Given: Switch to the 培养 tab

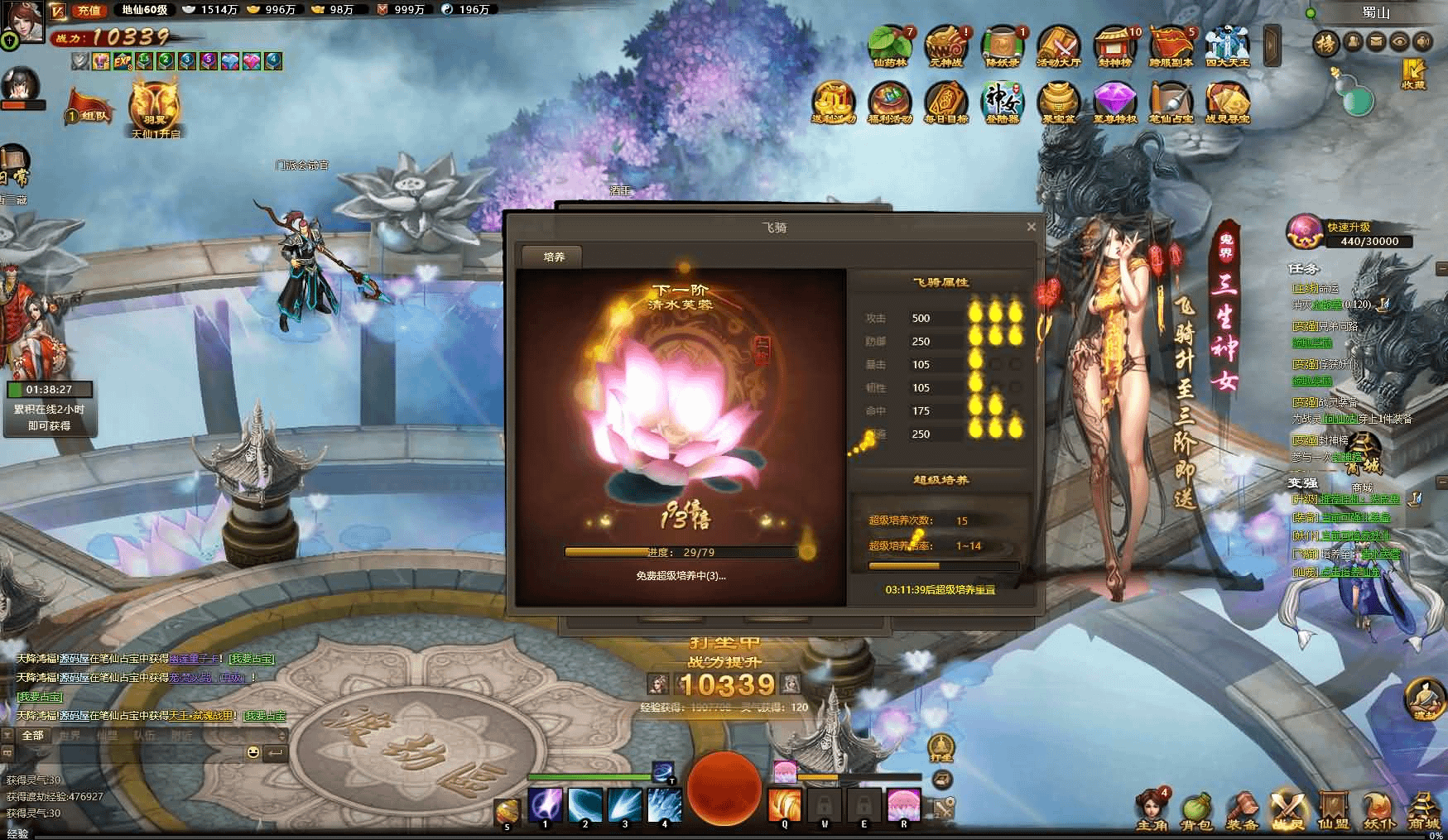Looking at the screenshot, I should pos(554,257).
